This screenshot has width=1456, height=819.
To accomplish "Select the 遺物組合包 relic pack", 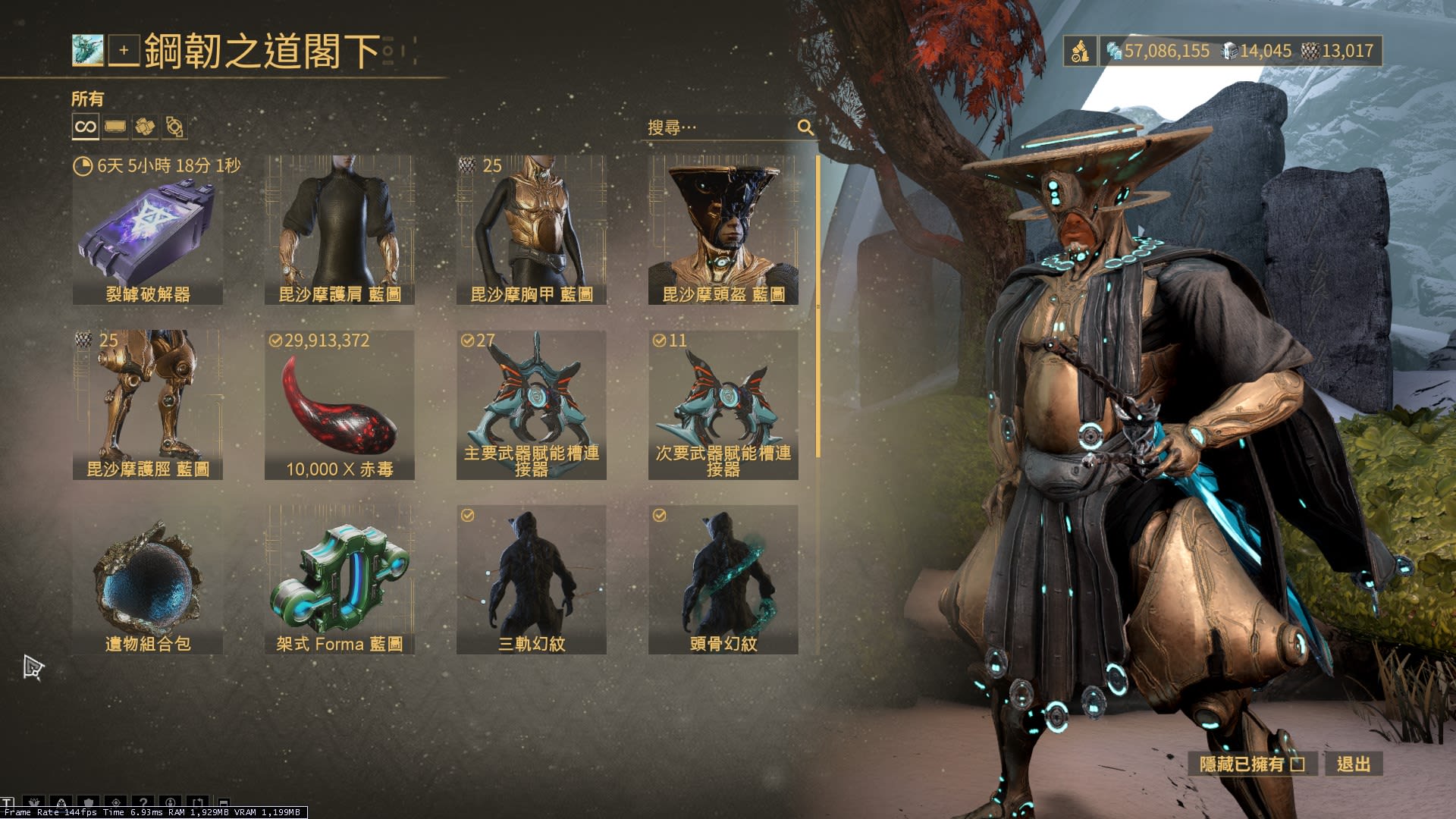I will [148, 580].
